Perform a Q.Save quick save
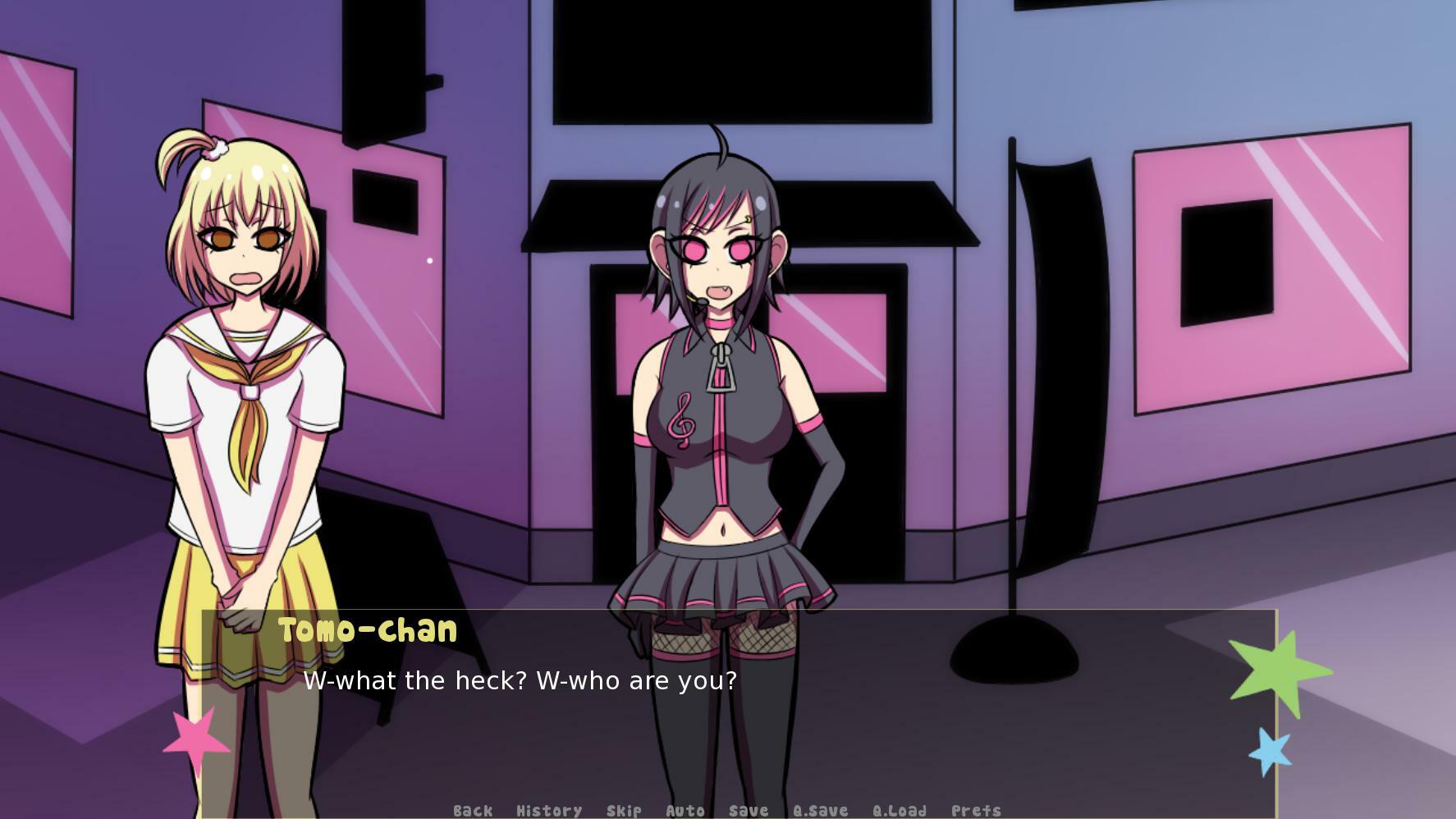Image resolution: width=1456 pixels, height=819 pixels. pyautogui.click(x=821, y=811)
